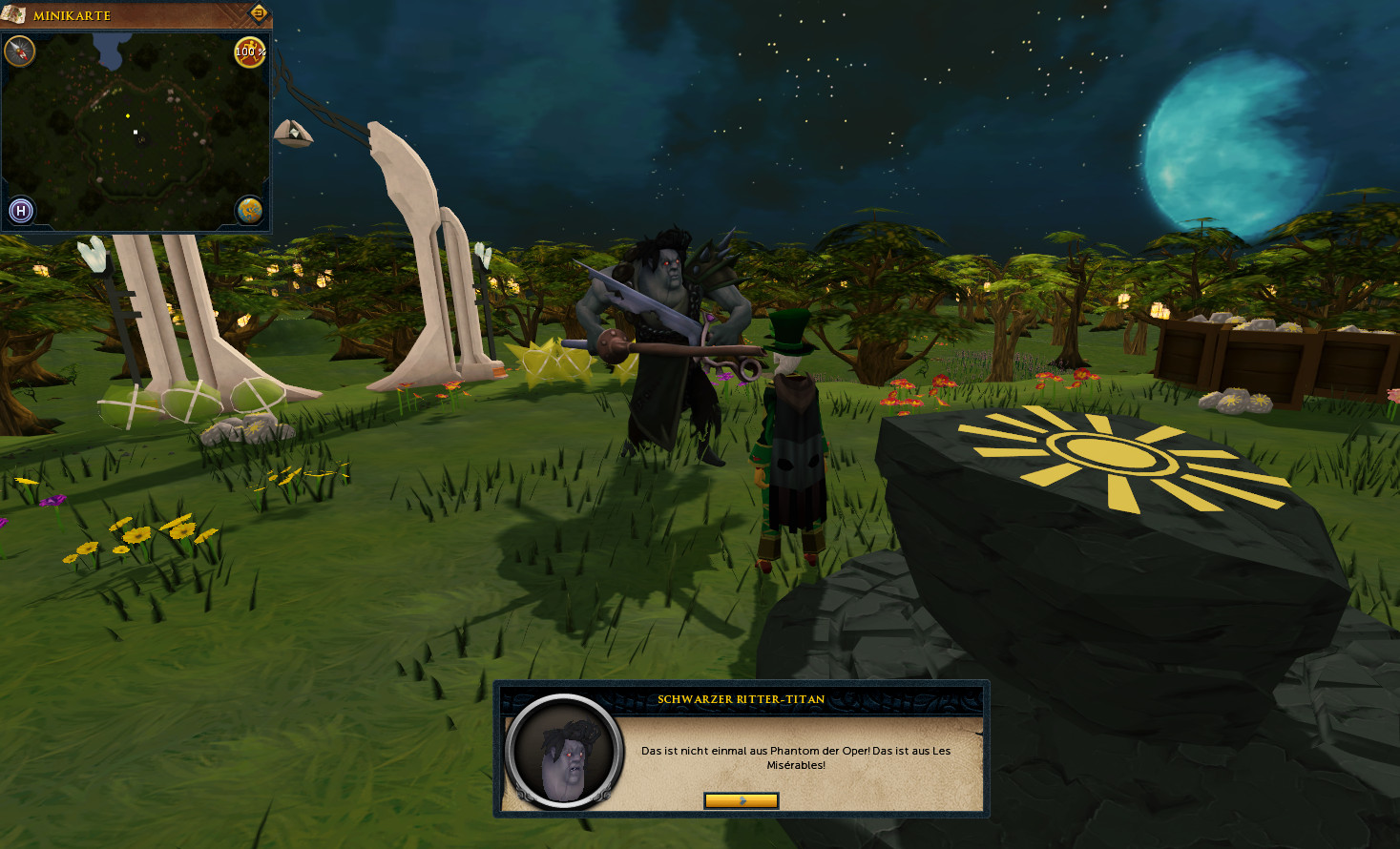Open the world map globe icon
The image size is (1400, 849).
coord(250,210)
